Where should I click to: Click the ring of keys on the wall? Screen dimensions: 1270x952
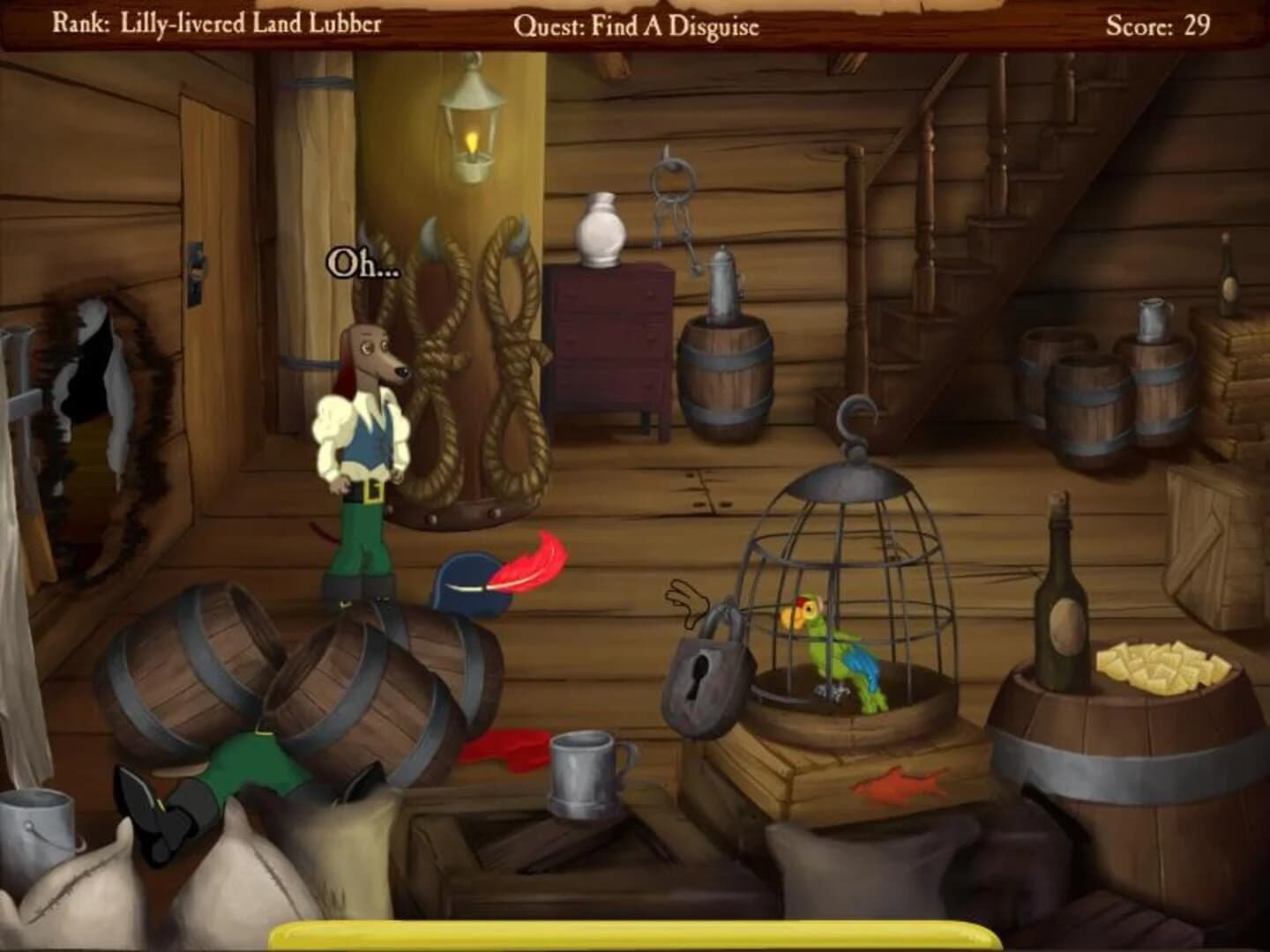670,190
